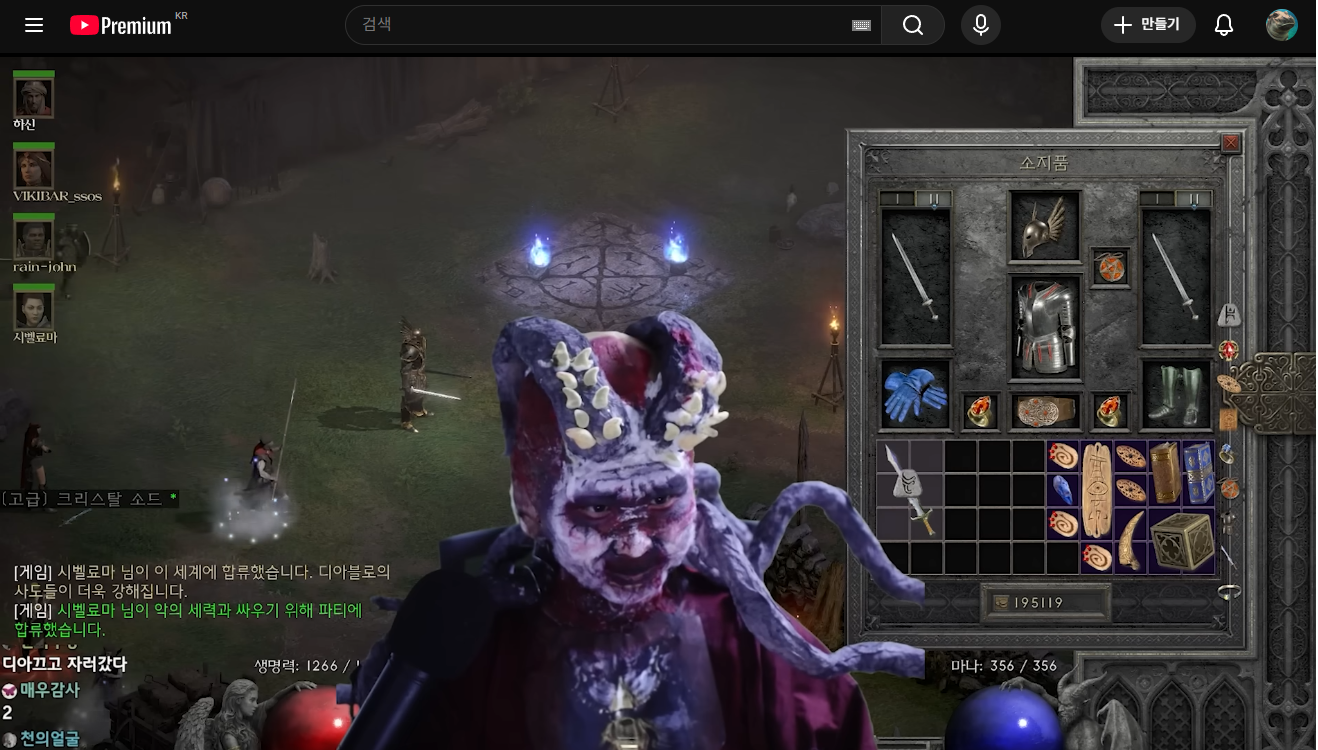Choose the ring next to the boots
Viewport: 1318px width, 750px height.
1109,411
